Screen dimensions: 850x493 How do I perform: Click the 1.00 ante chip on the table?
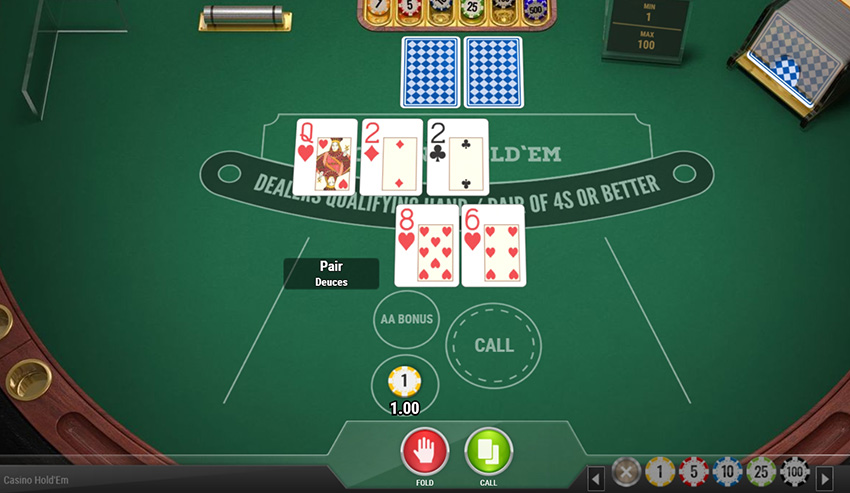pyautogui.click(x=404, y=381)
